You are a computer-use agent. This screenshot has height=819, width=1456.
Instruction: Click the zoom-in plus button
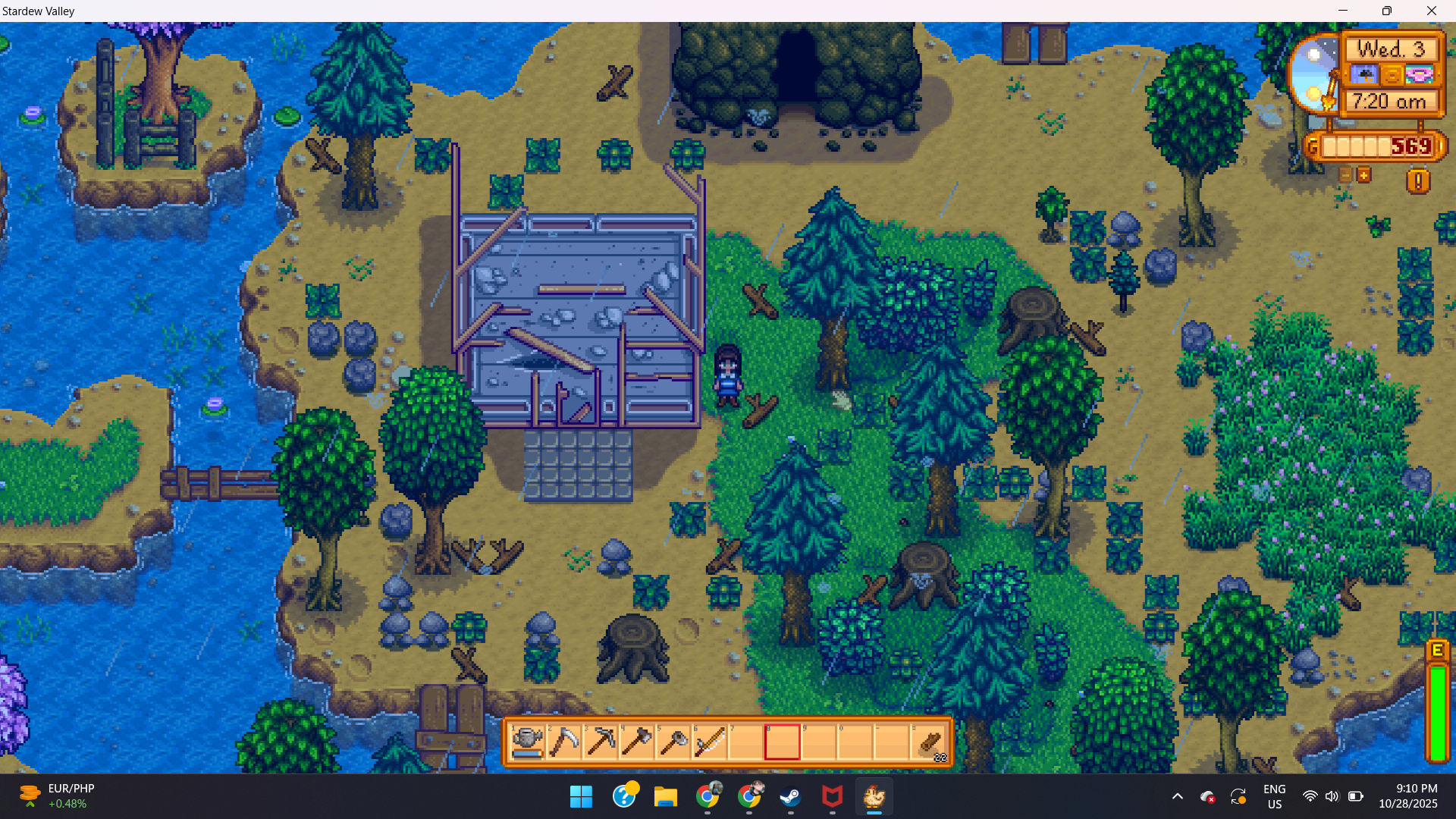point(1363,175)
